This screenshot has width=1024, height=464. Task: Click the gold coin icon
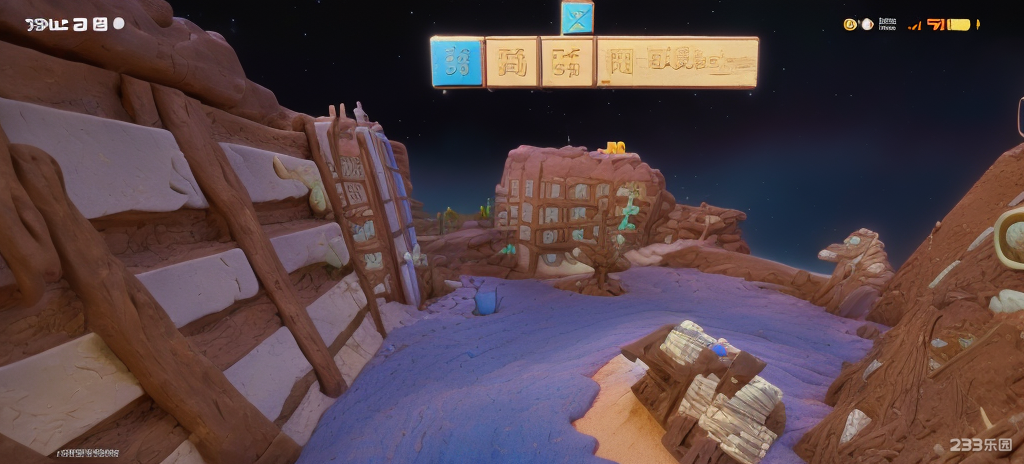pos(850,24)
